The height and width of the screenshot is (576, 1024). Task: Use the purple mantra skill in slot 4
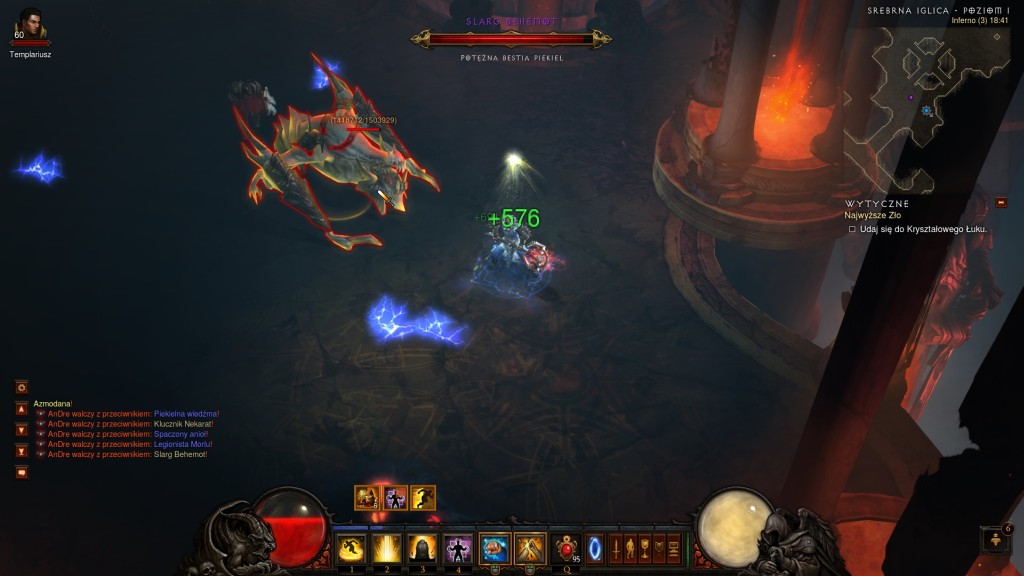[458, 548]
